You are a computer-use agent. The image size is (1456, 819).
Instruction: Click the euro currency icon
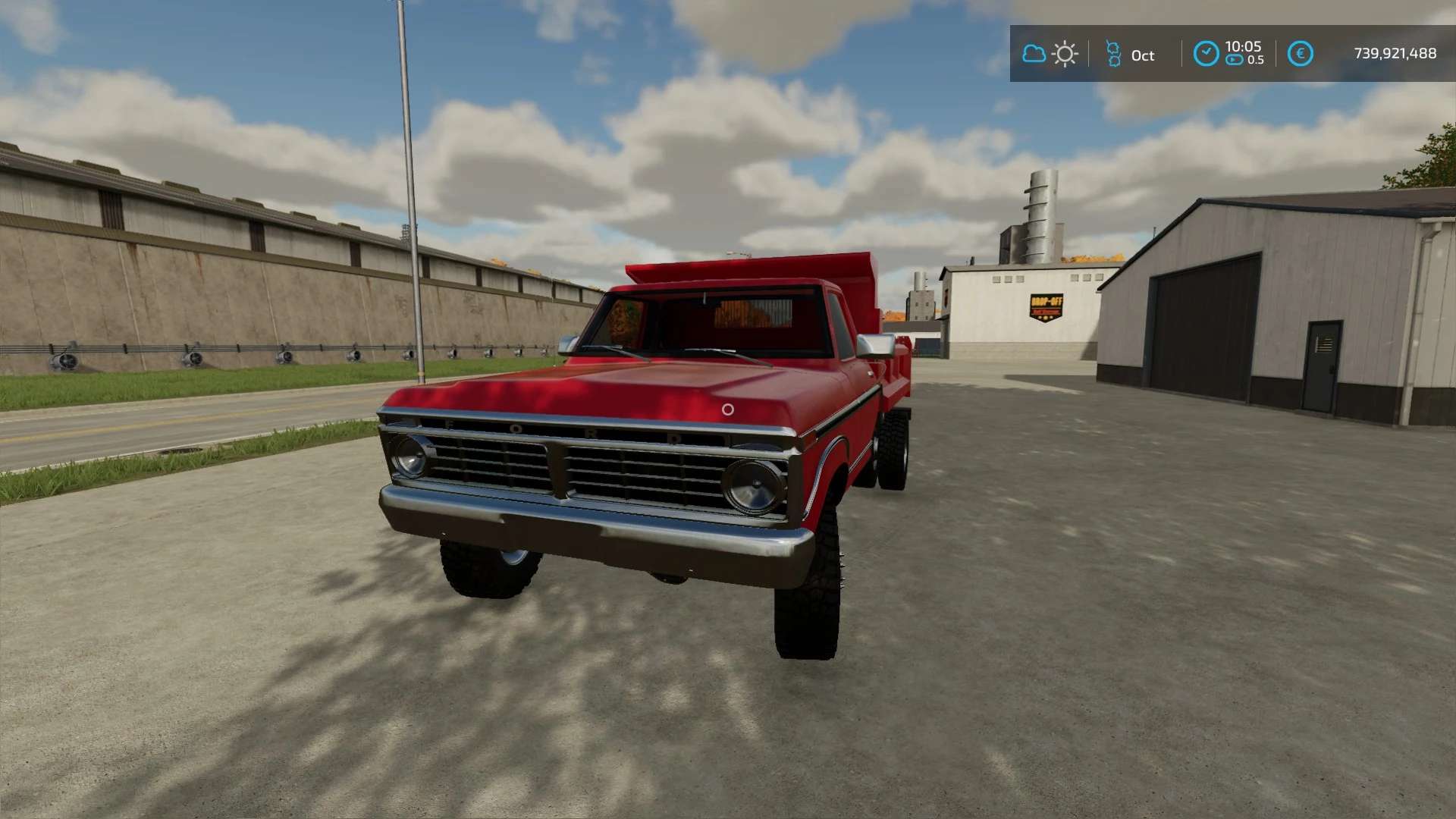coord(1300,54)
